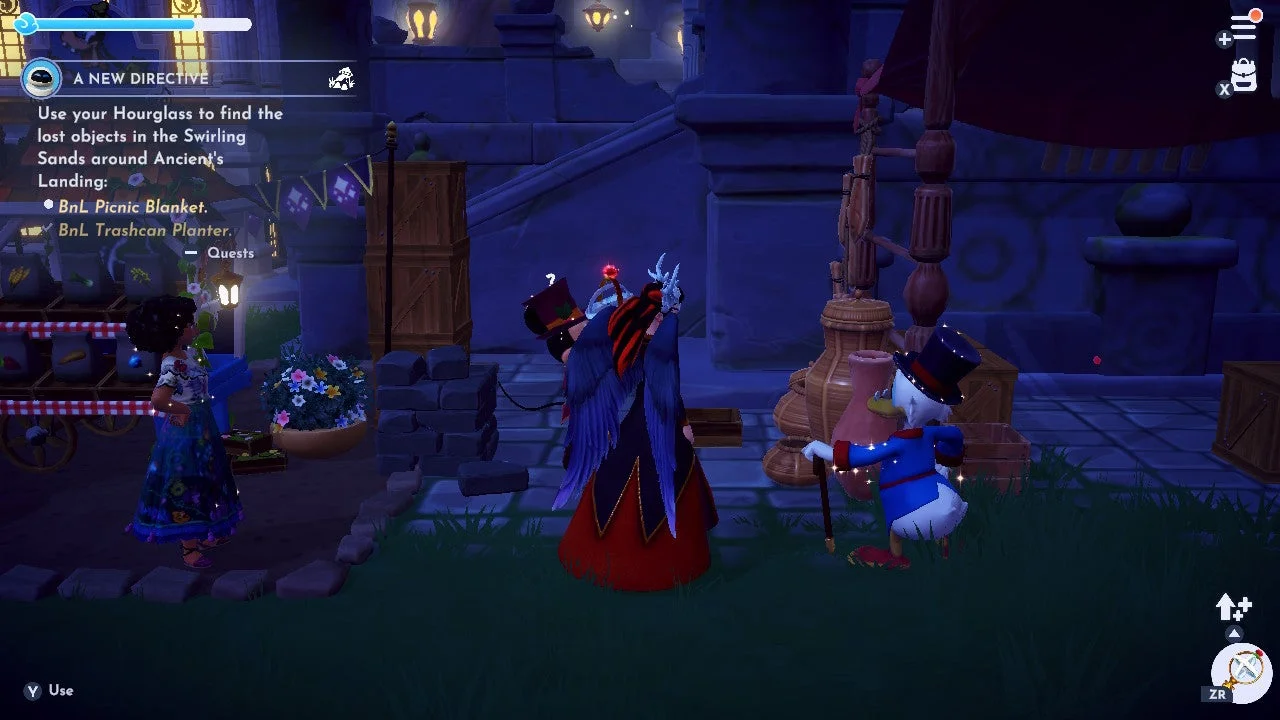Open the hamburger main menu icon
This screenshot has height=720, width=1280.
1243,27
